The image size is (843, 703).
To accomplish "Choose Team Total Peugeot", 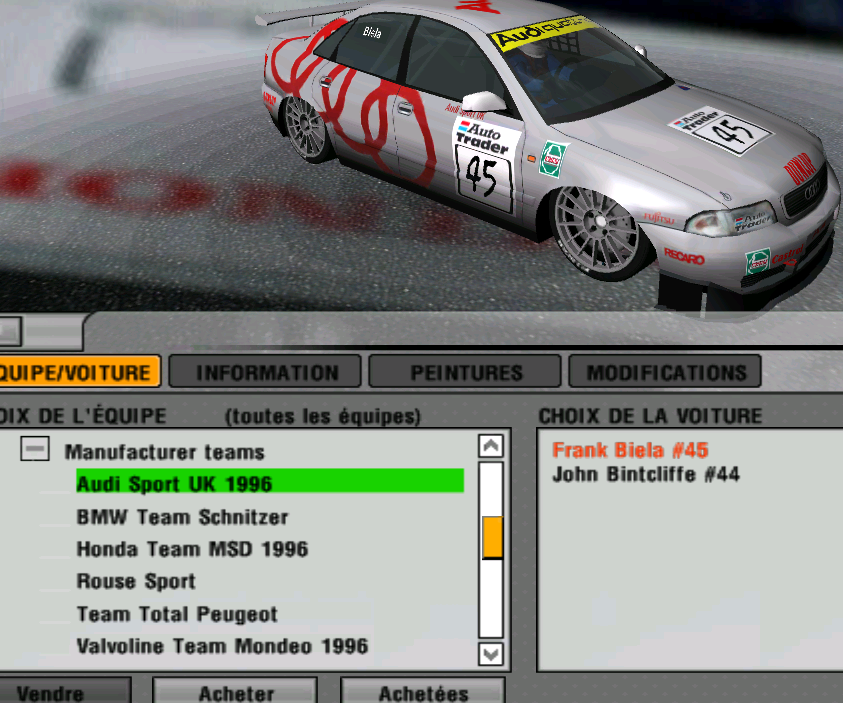I will (177, 614).
